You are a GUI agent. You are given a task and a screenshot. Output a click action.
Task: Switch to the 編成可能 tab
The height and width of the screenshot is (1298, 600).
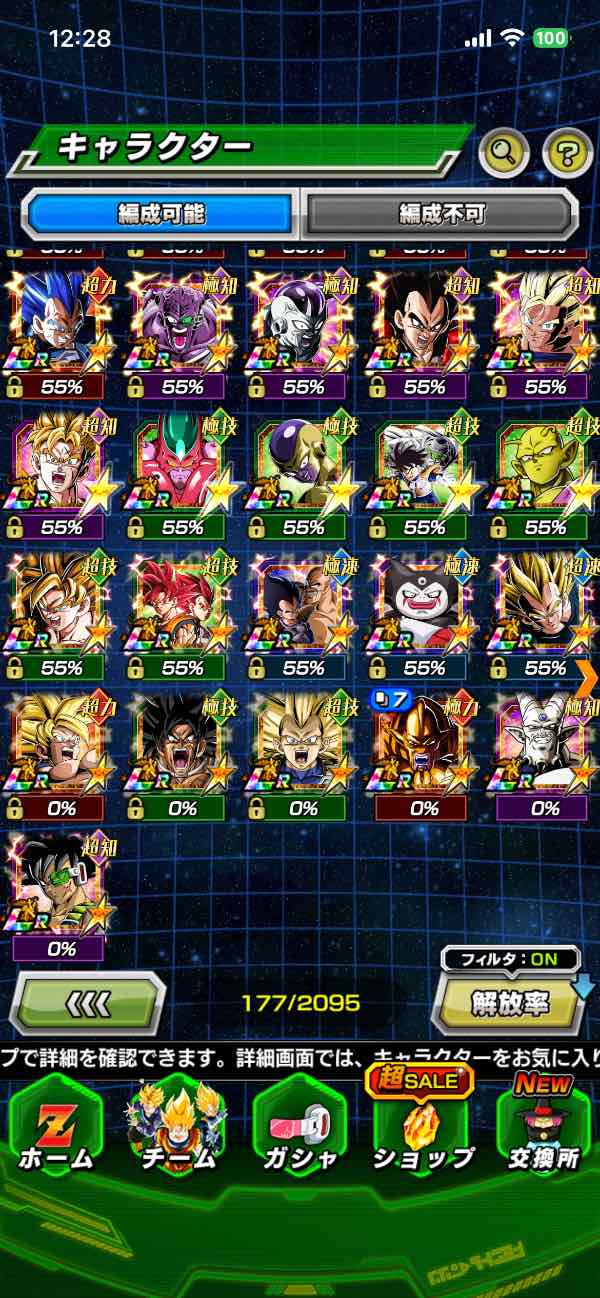[x=162, y=213]
